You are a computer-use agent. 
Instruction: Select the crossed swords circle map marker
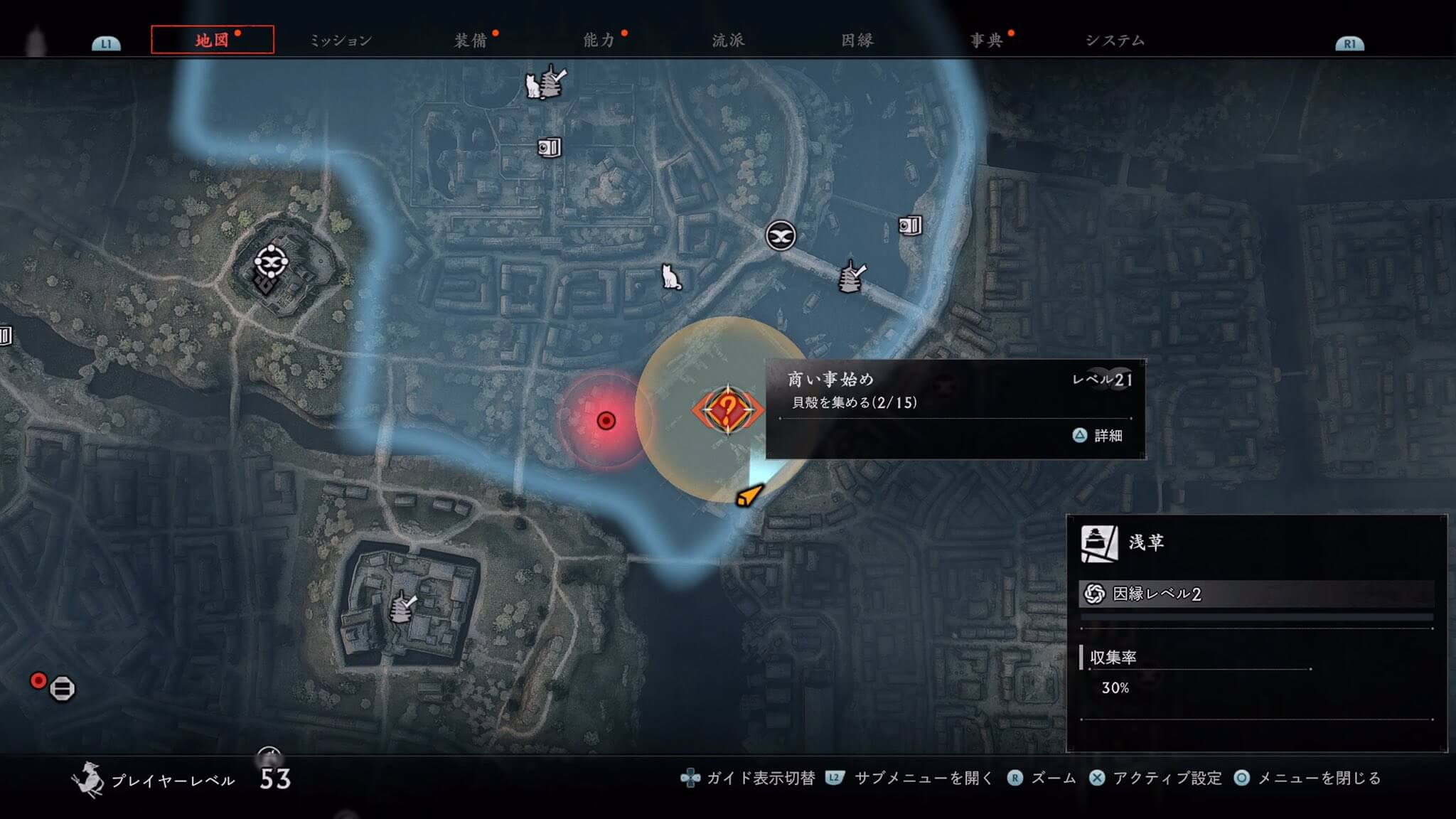780,235
